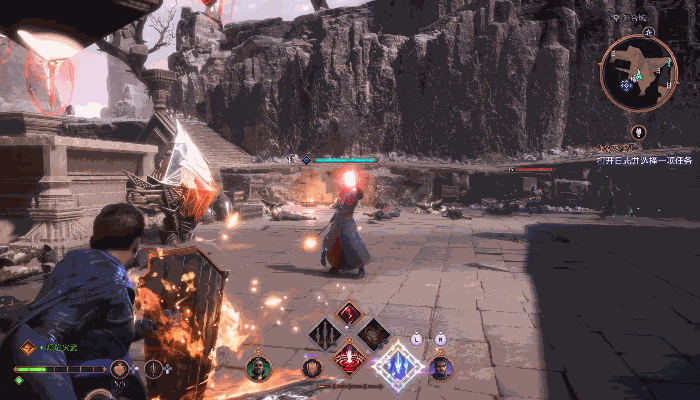Select the dagger weapon icon

pyautogui.click(x=152, y=368)
